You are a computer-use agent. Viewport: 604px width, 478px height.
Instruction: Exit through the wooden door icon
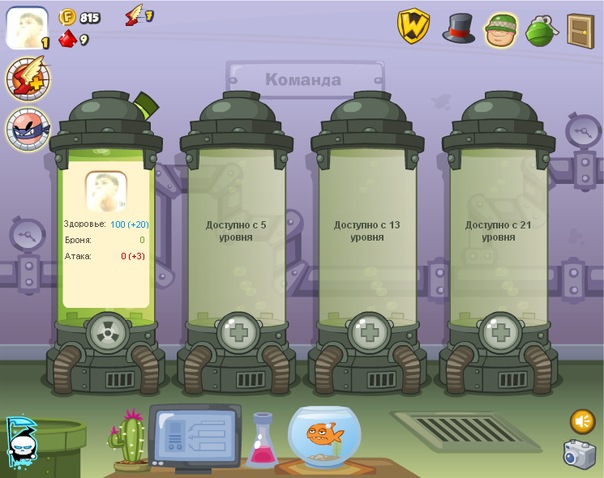[580, 30]
